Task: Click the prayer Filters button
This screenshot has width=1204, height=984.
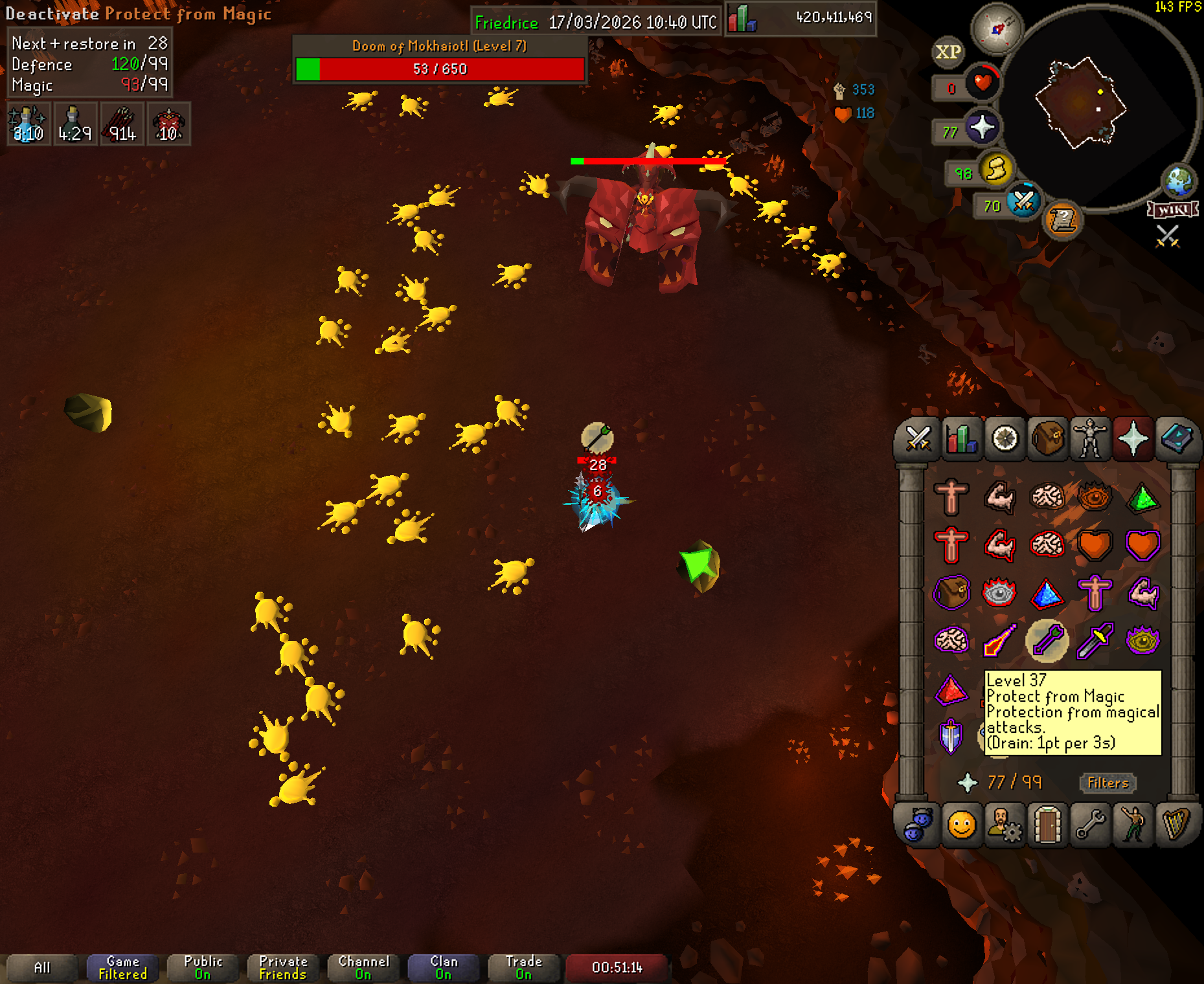Action: tap(1107, 783)
